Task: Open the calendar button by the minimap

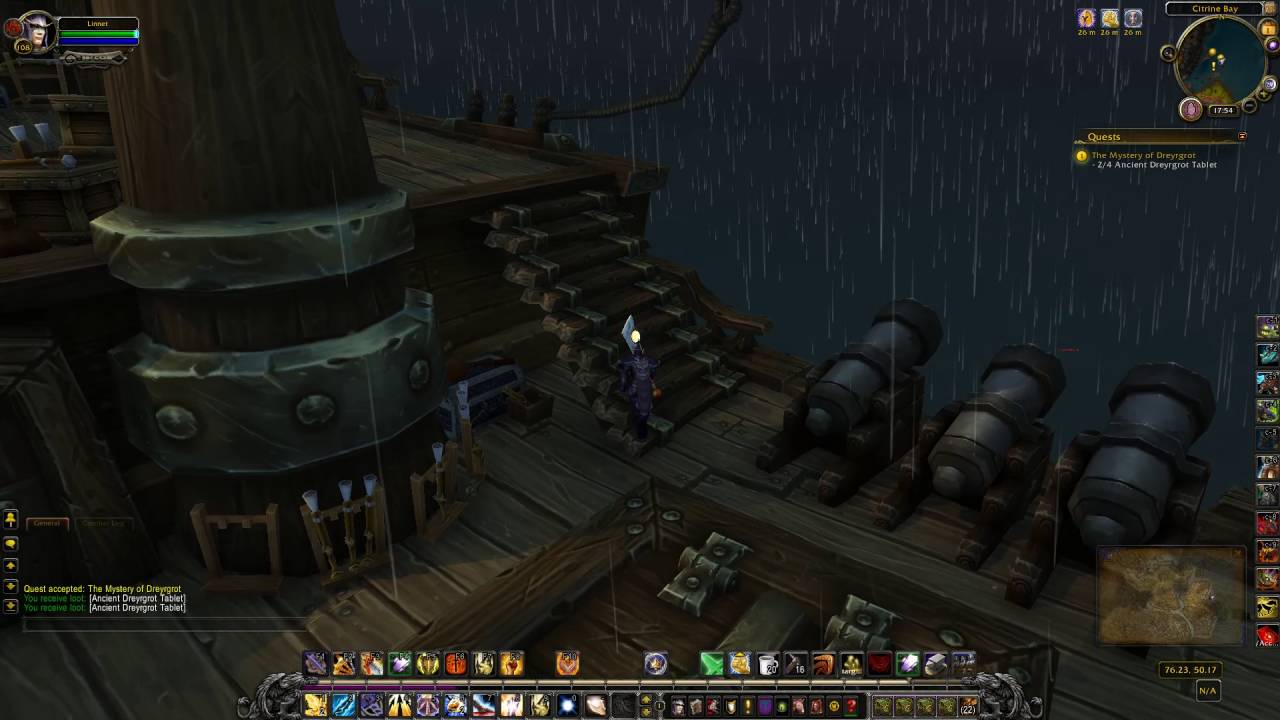Action: tap(1268, 30)
